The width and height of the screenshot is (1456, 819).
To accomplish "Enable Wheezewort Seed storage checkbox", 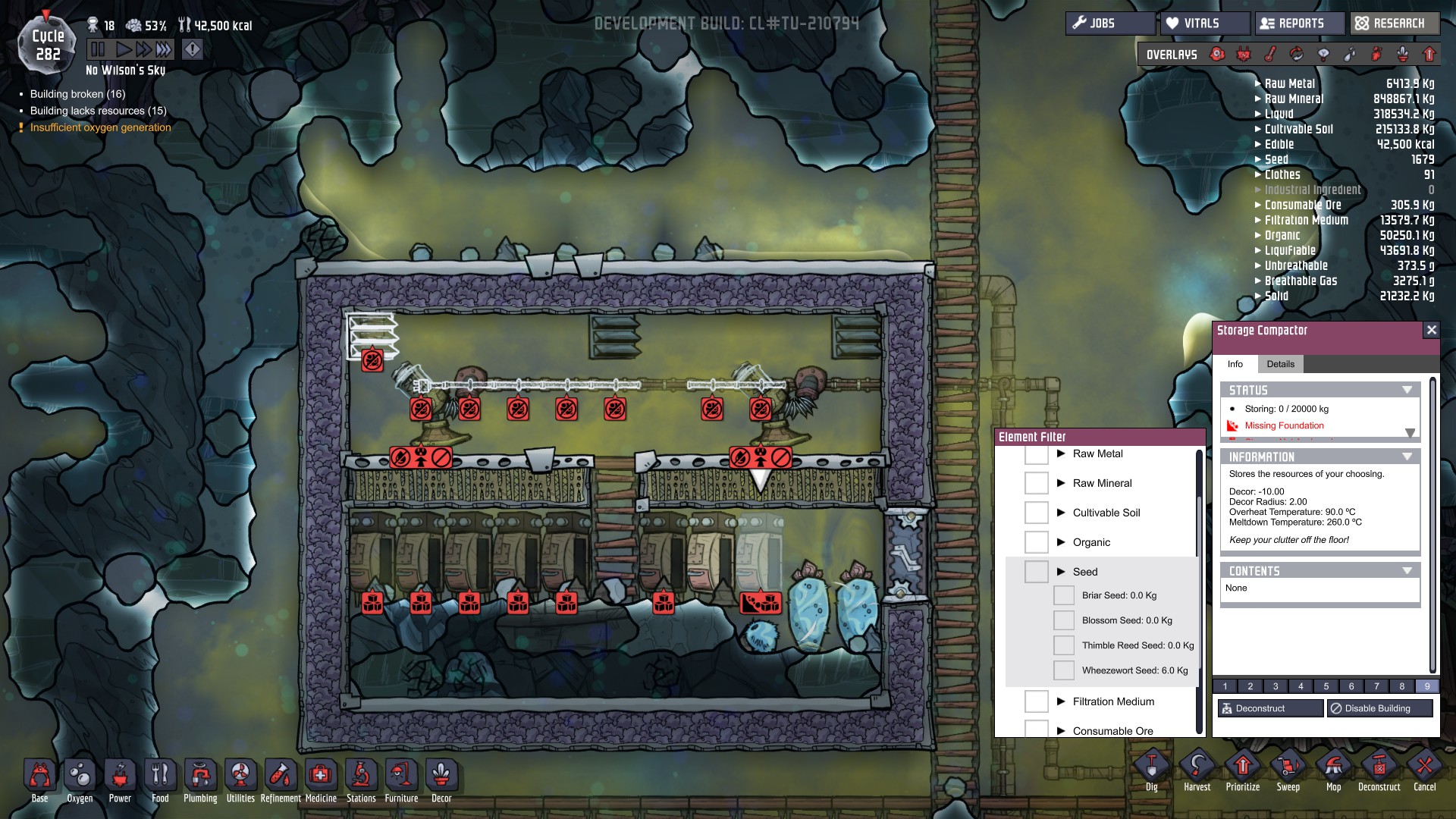I will tap(1064, 670).
